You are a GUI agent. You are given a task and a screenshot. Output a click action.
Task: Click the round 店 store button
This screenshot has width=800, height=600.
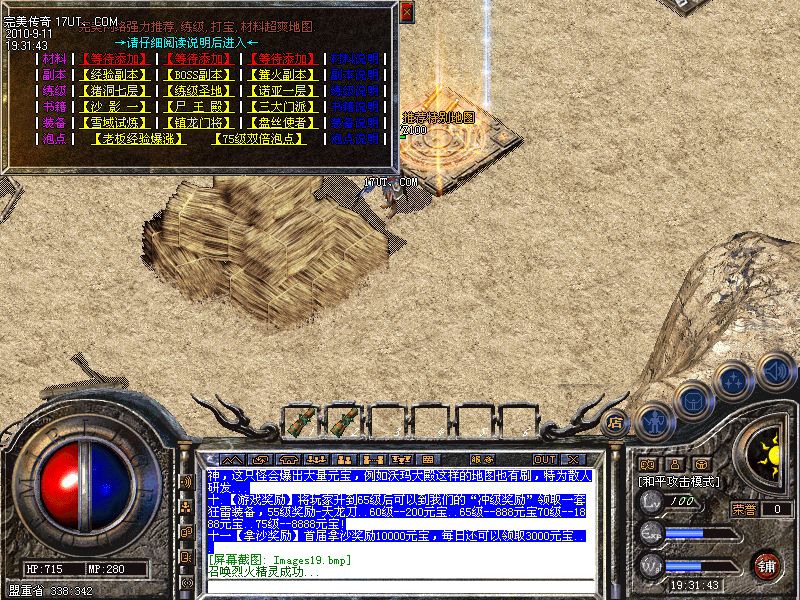pyautogui.click(x=616, y=422)
